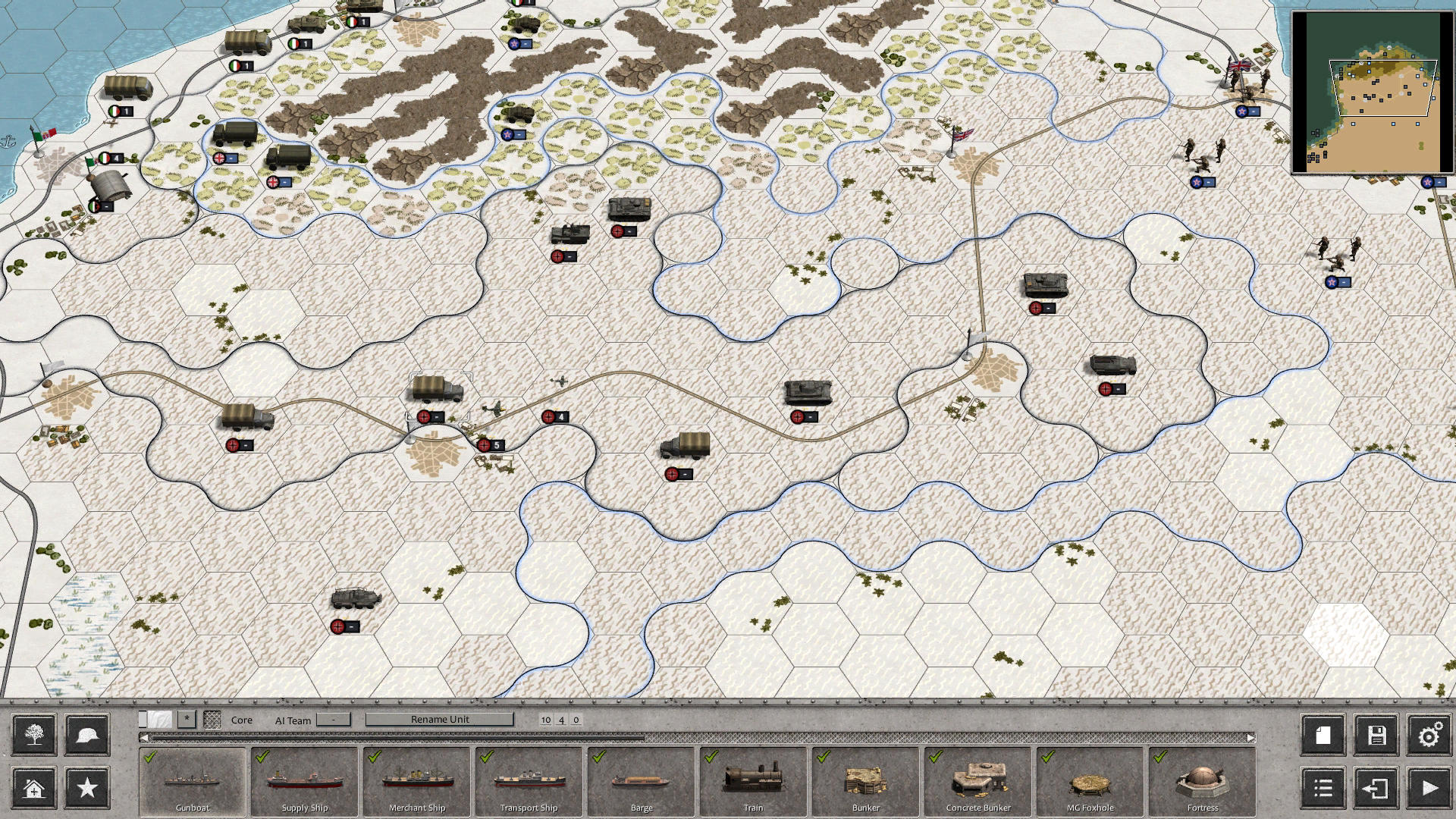Toggle the Gunboat availability checkmark
Viewport: 1456px width, 819px height.
(x=149, y=756)
